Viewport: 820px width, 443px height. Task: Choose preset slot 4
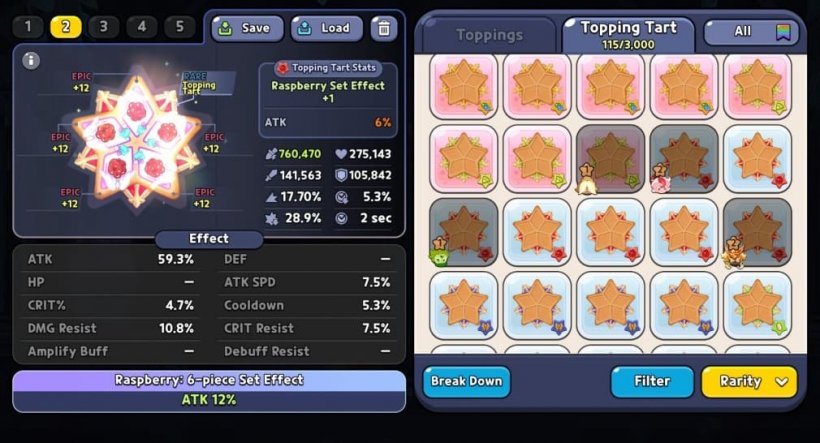(x=141, y=27)
